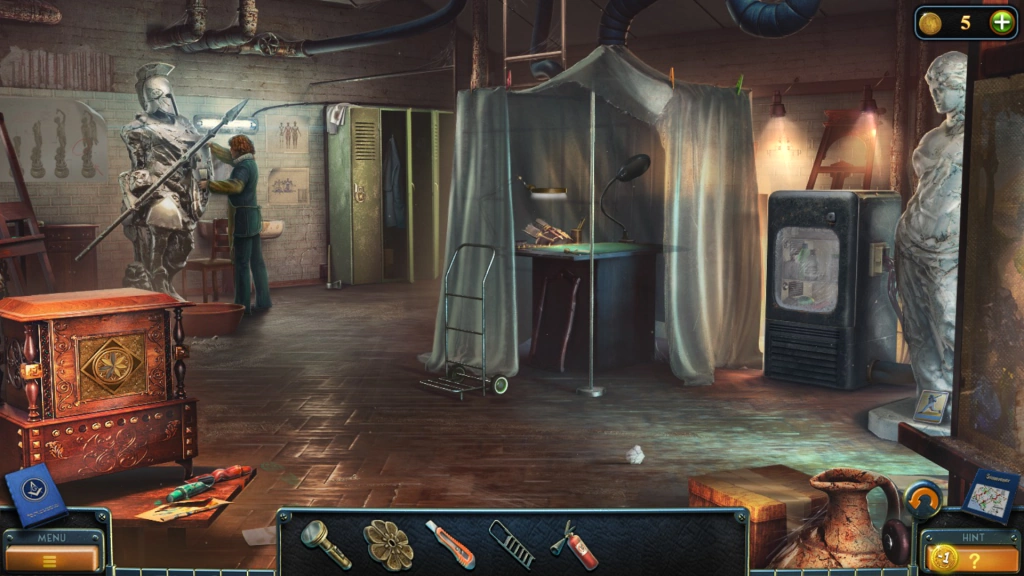Screen dimensions: 1024x576
Task: Select the flashlight in the inventory
Action: tap(326, 543)
